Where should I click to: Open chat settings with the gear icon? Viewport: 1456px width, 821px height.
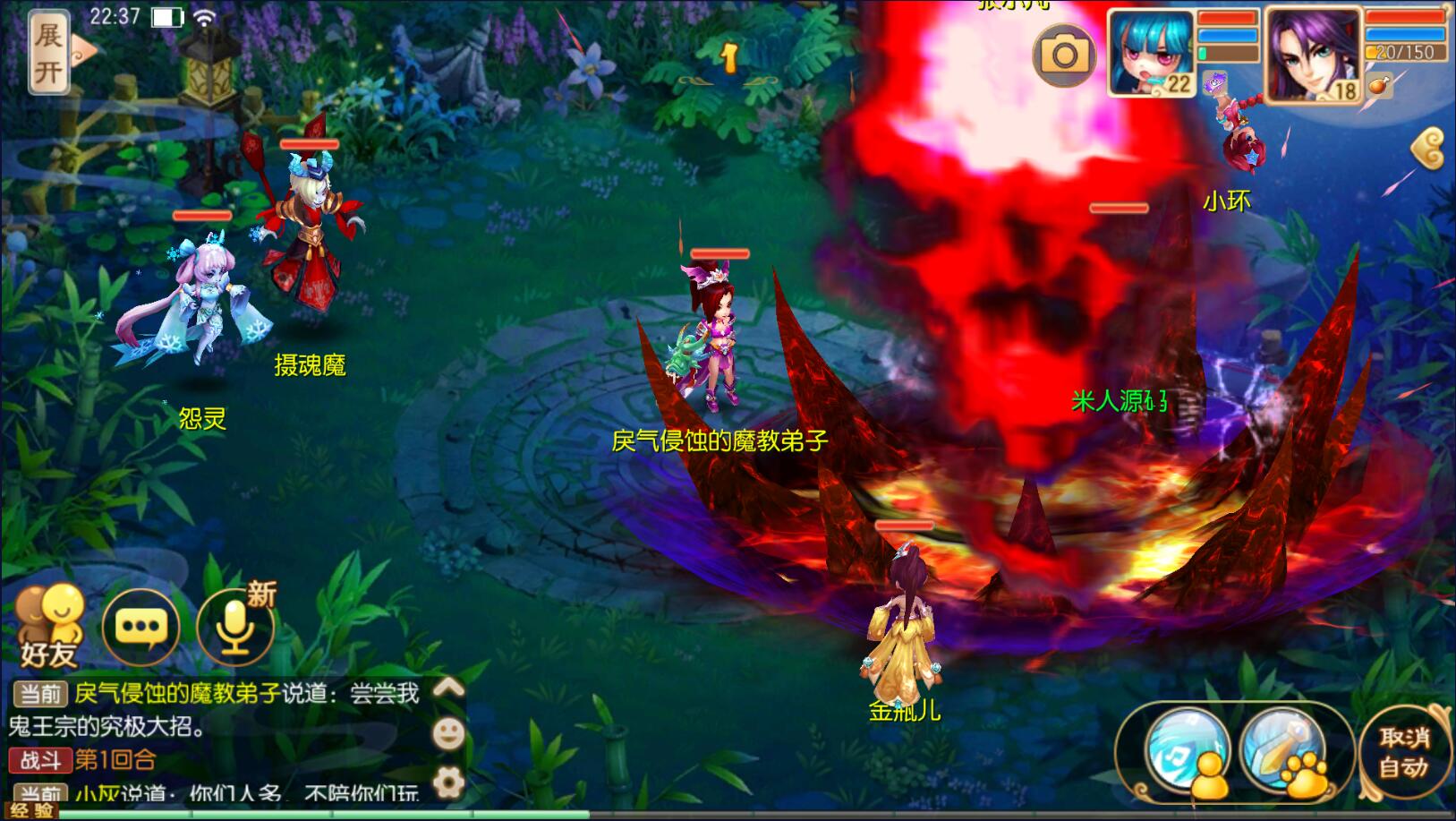(448, 783)
